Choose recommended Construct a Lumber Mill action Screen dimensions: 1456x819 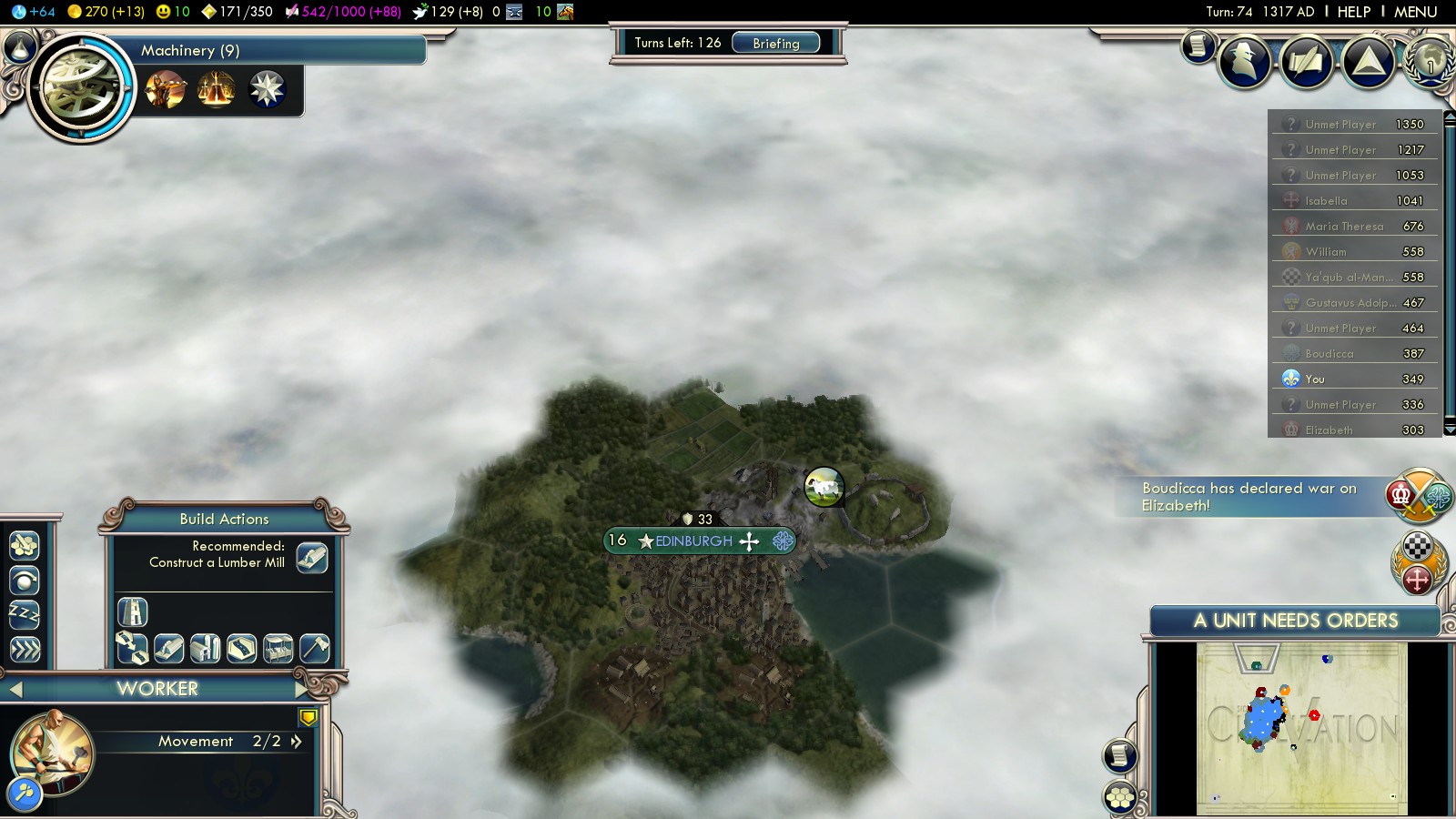tap(311, 557)
